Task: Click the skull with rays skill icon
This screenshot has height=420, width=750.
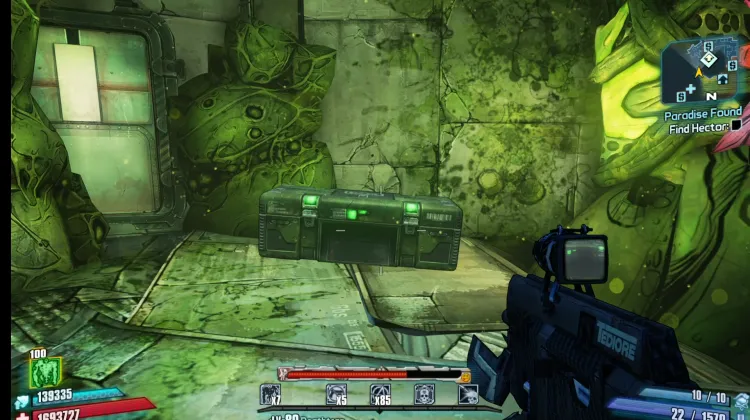Action: 467,394
